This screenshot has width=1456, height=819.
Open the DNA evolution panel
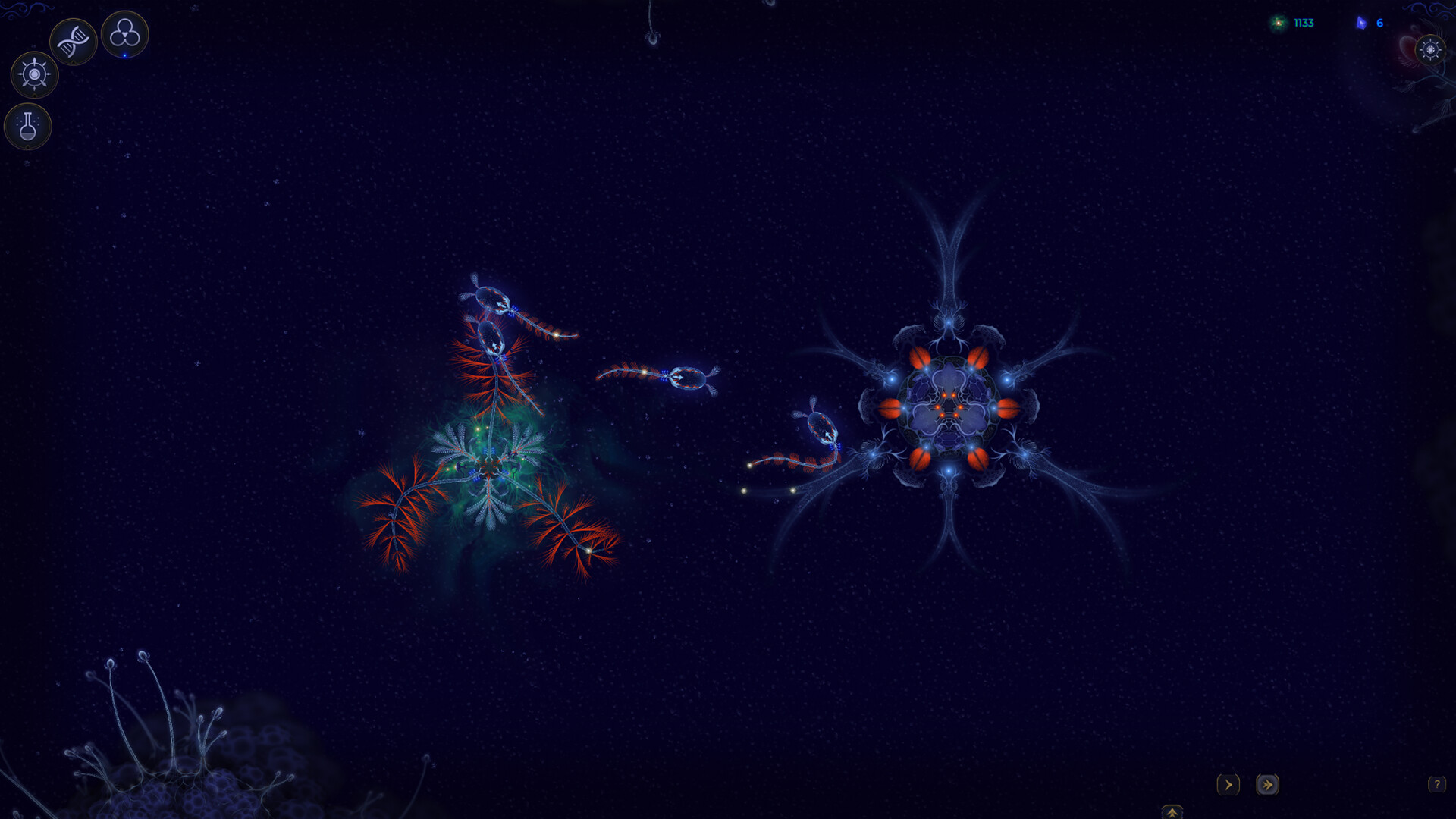click(x=74, y=41)
